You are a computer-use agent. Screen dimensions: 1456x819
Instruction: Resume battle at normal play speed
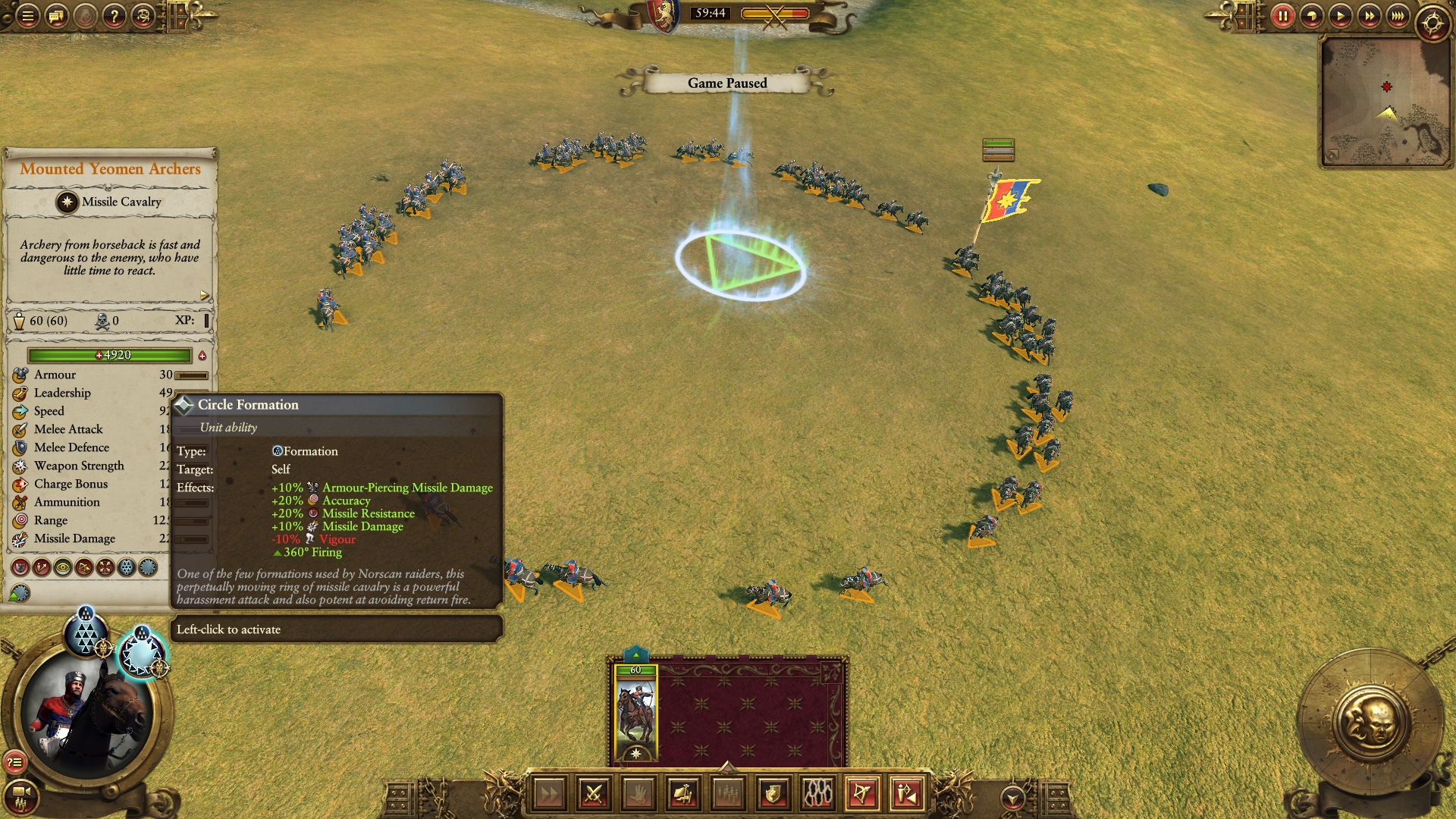1340,15
